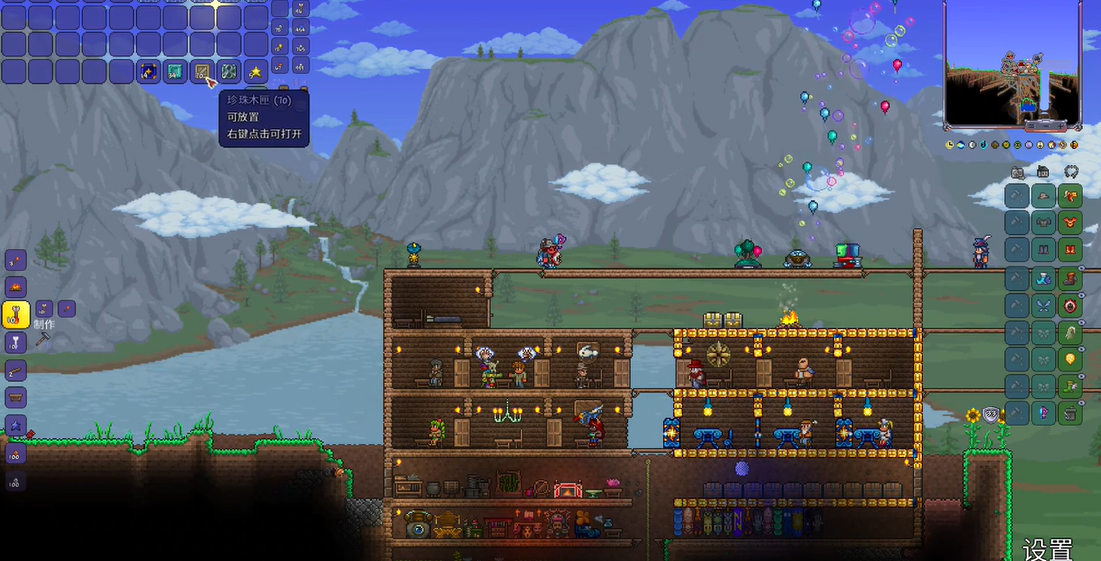Choose the blue star-framed item slot
Screen dimensions: 1101x561
148,72
